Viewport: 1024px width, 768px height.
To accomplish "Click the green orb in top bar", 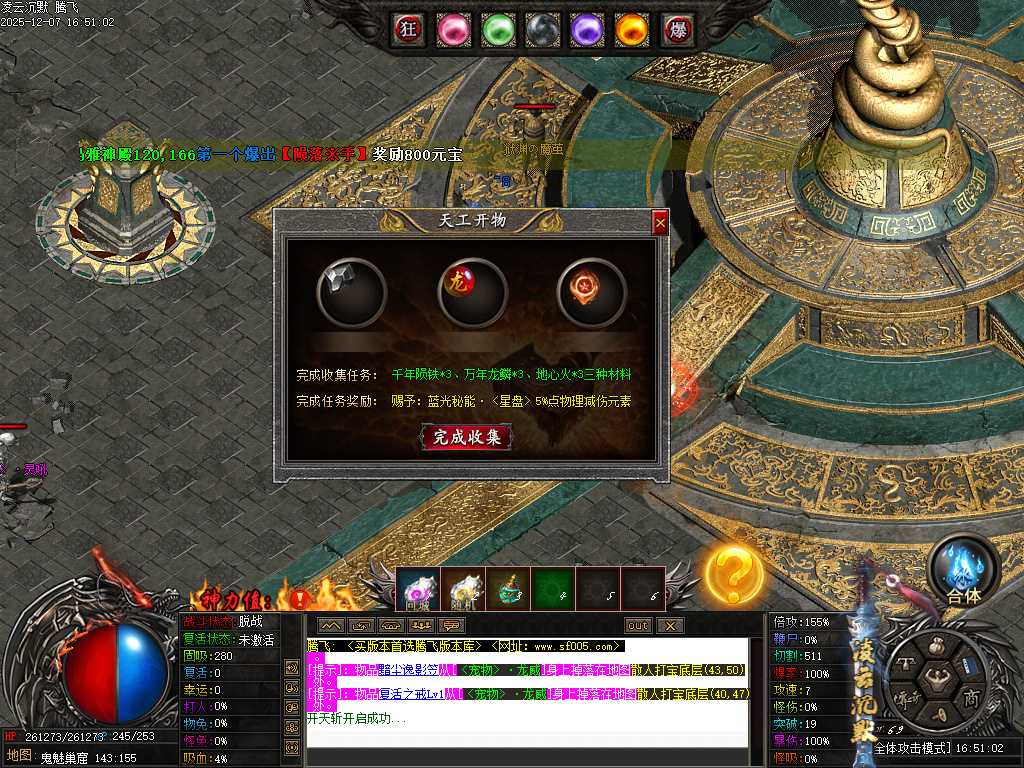I will tap(498, 29).
